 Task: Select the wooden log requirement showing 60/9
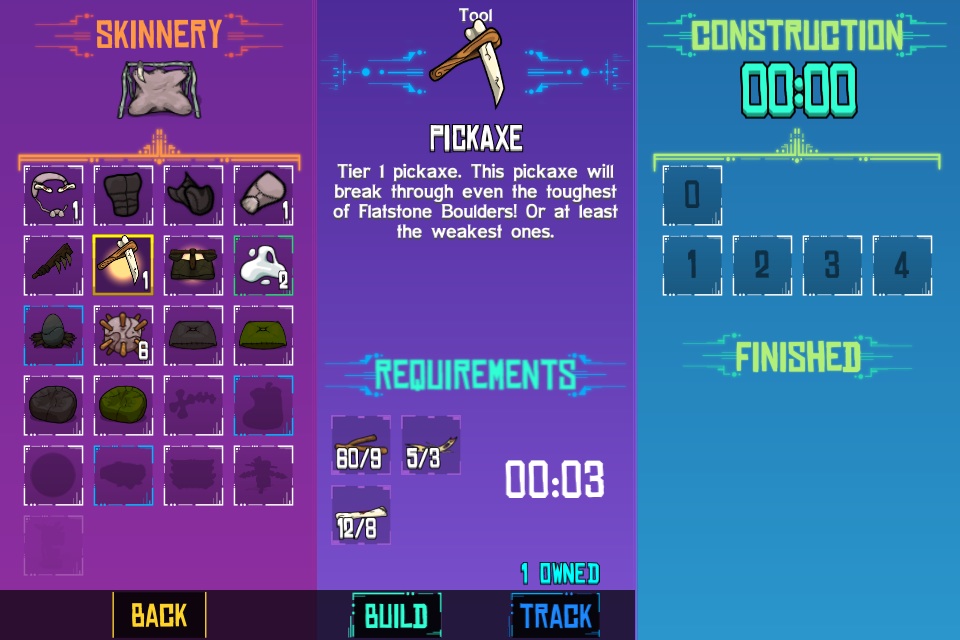[361, 445]
